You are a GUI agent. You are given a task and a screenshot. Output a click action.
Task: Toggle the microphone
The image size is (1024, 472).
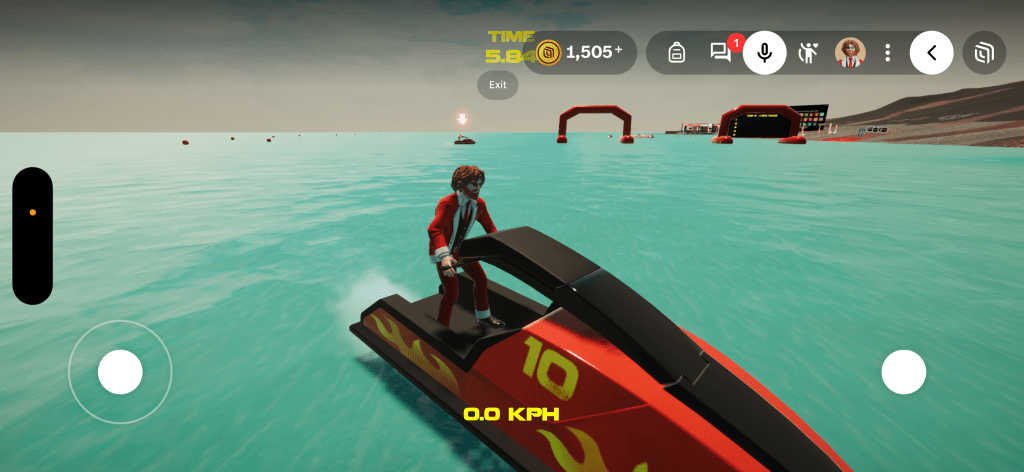click(x=764, y=53)
